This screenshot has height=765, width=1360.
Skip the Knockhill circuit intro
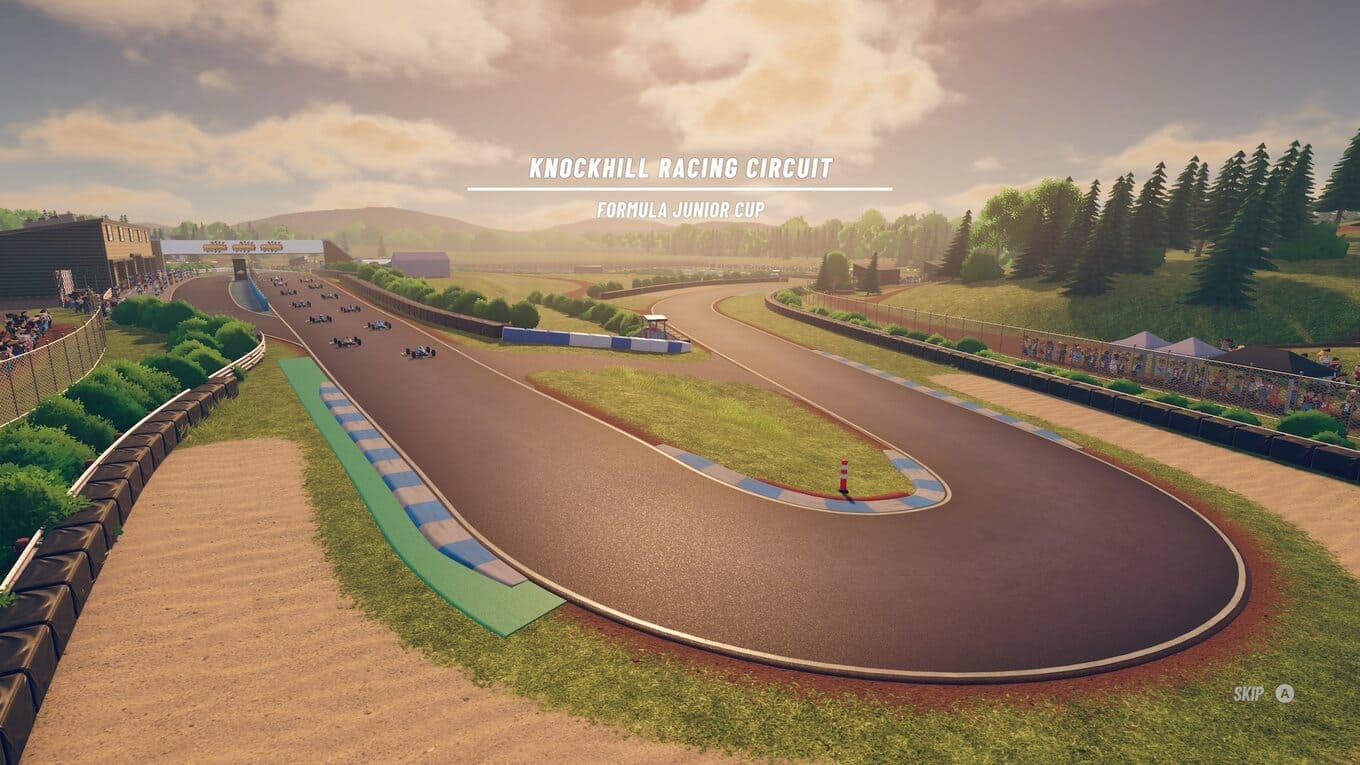coord(1263,693)
